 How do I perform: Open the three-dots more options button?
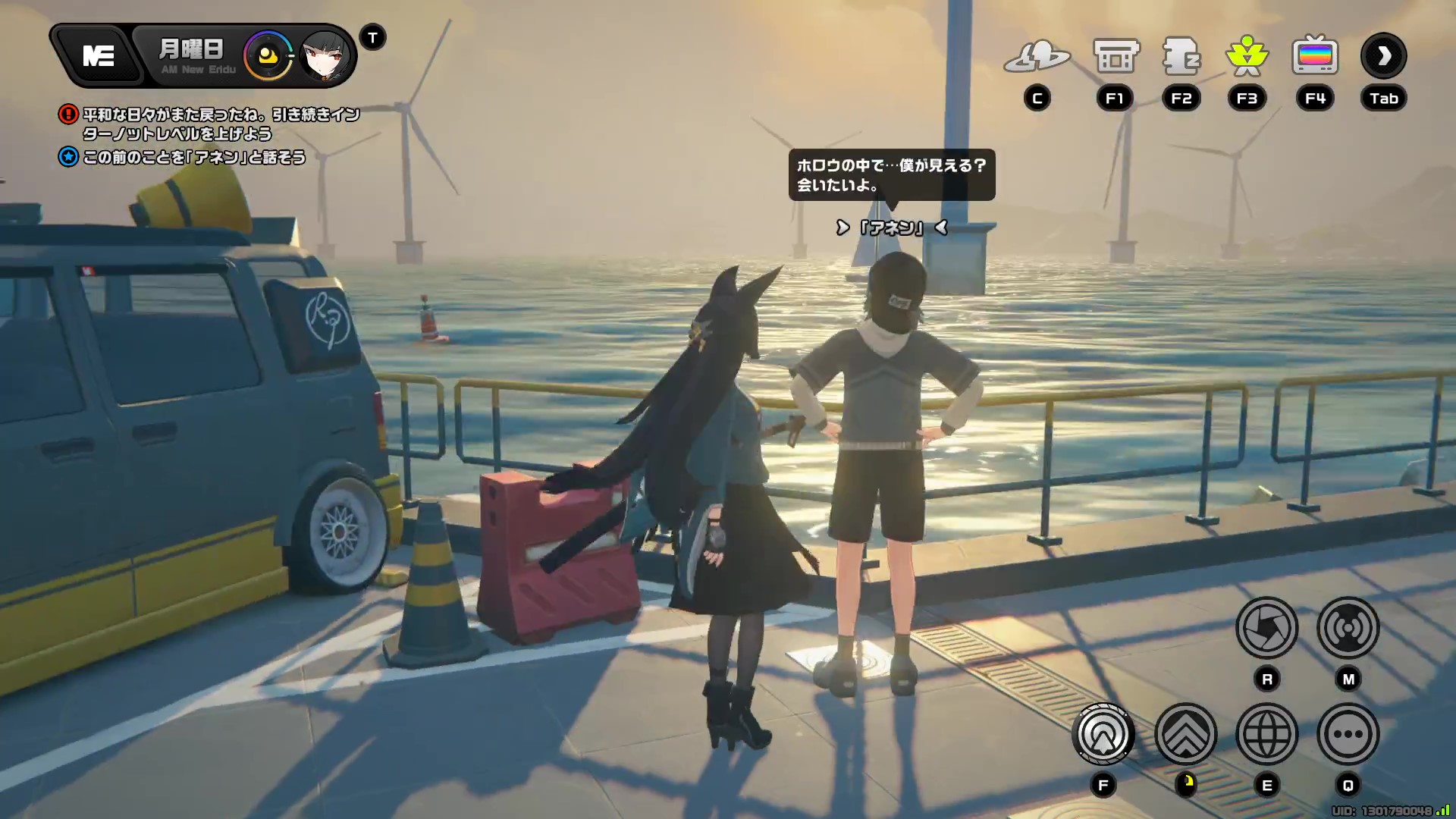(x=1348, y=734)
